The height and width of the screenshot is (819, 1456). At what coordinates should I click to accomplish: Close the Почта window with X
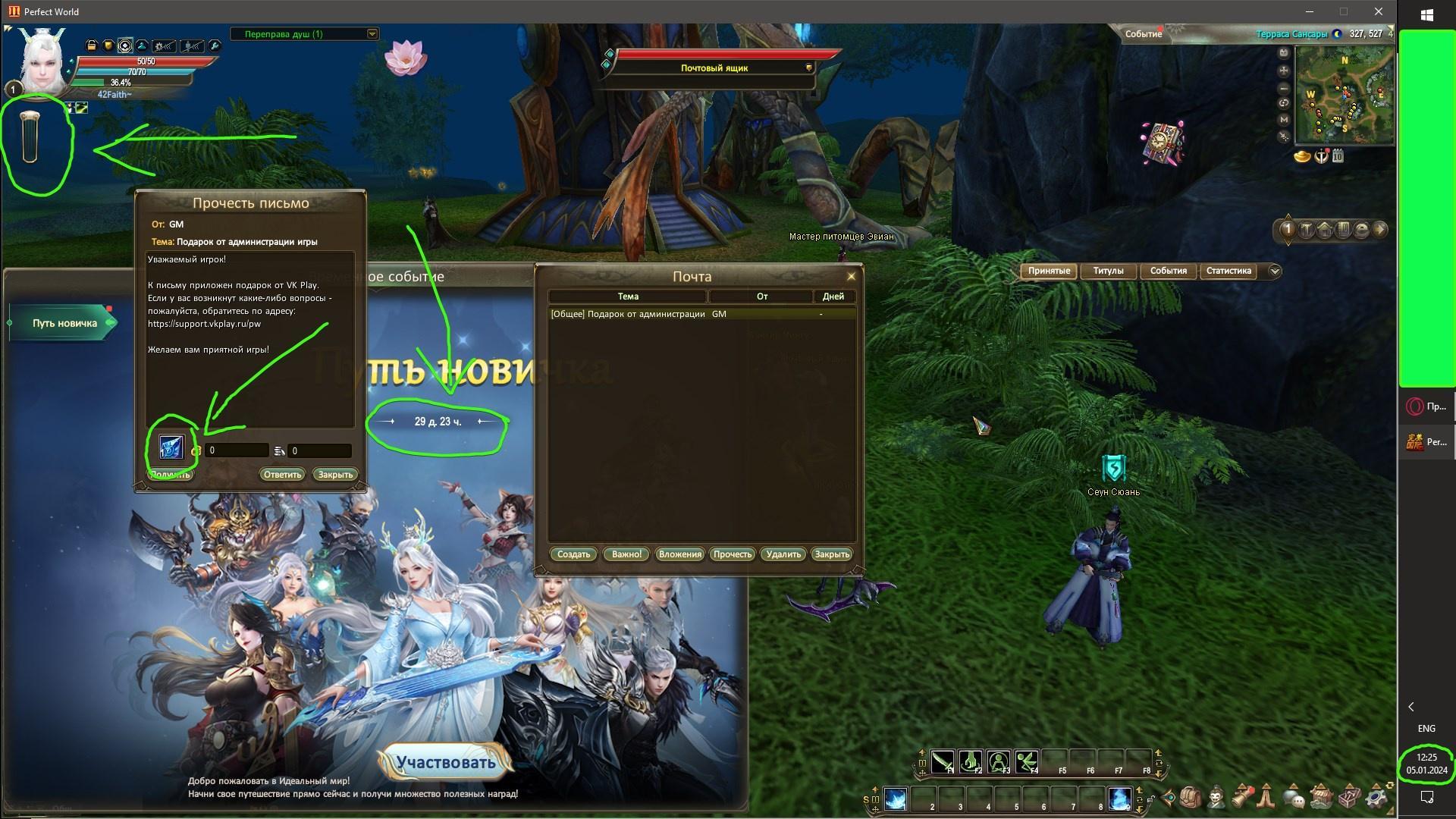(851, 276)
